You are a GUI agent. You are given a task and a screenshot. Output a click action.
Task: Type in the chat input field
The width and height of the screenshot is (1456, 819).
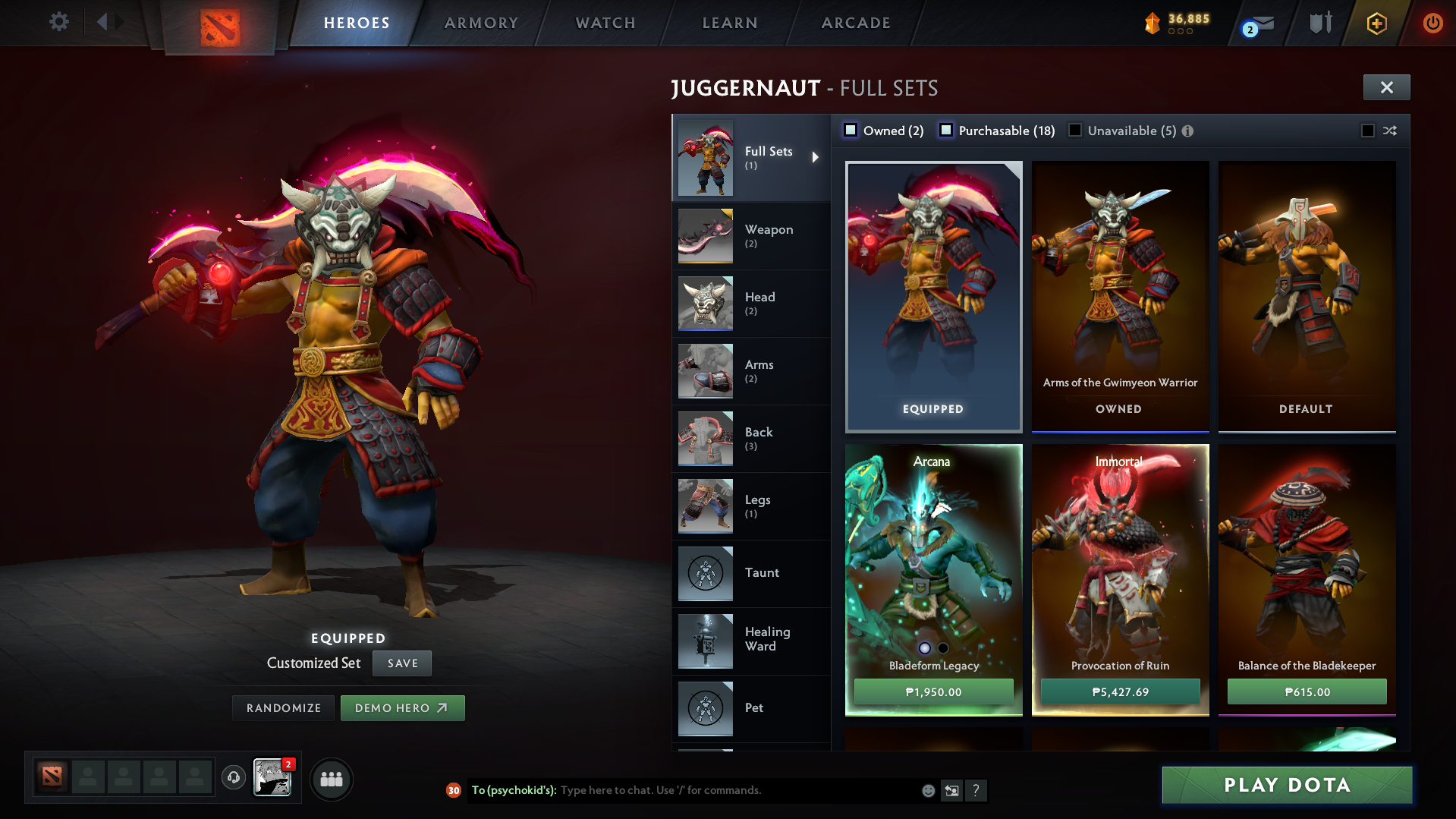[721, 789]
